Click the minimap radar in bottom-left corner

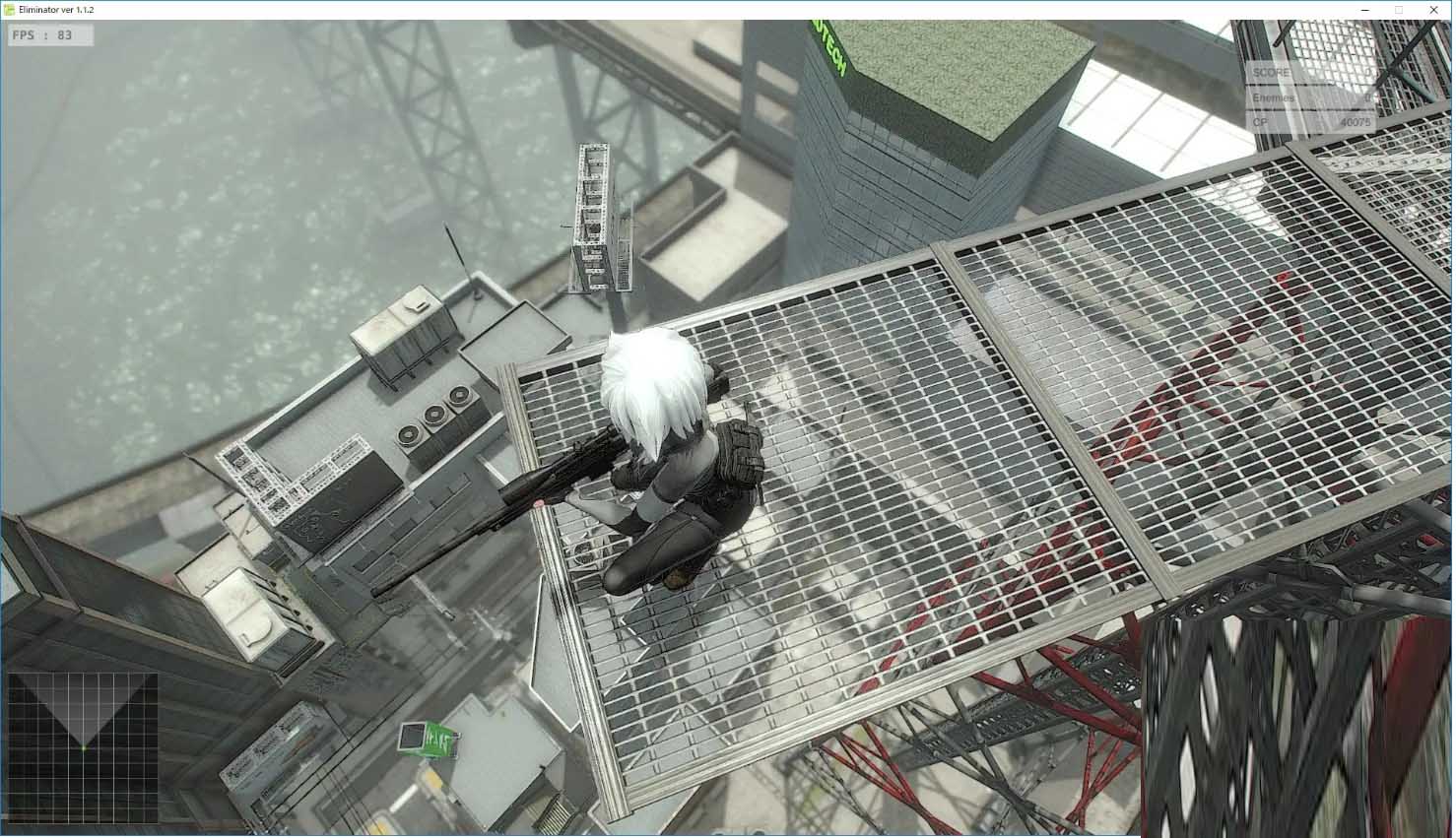(84, 748)
